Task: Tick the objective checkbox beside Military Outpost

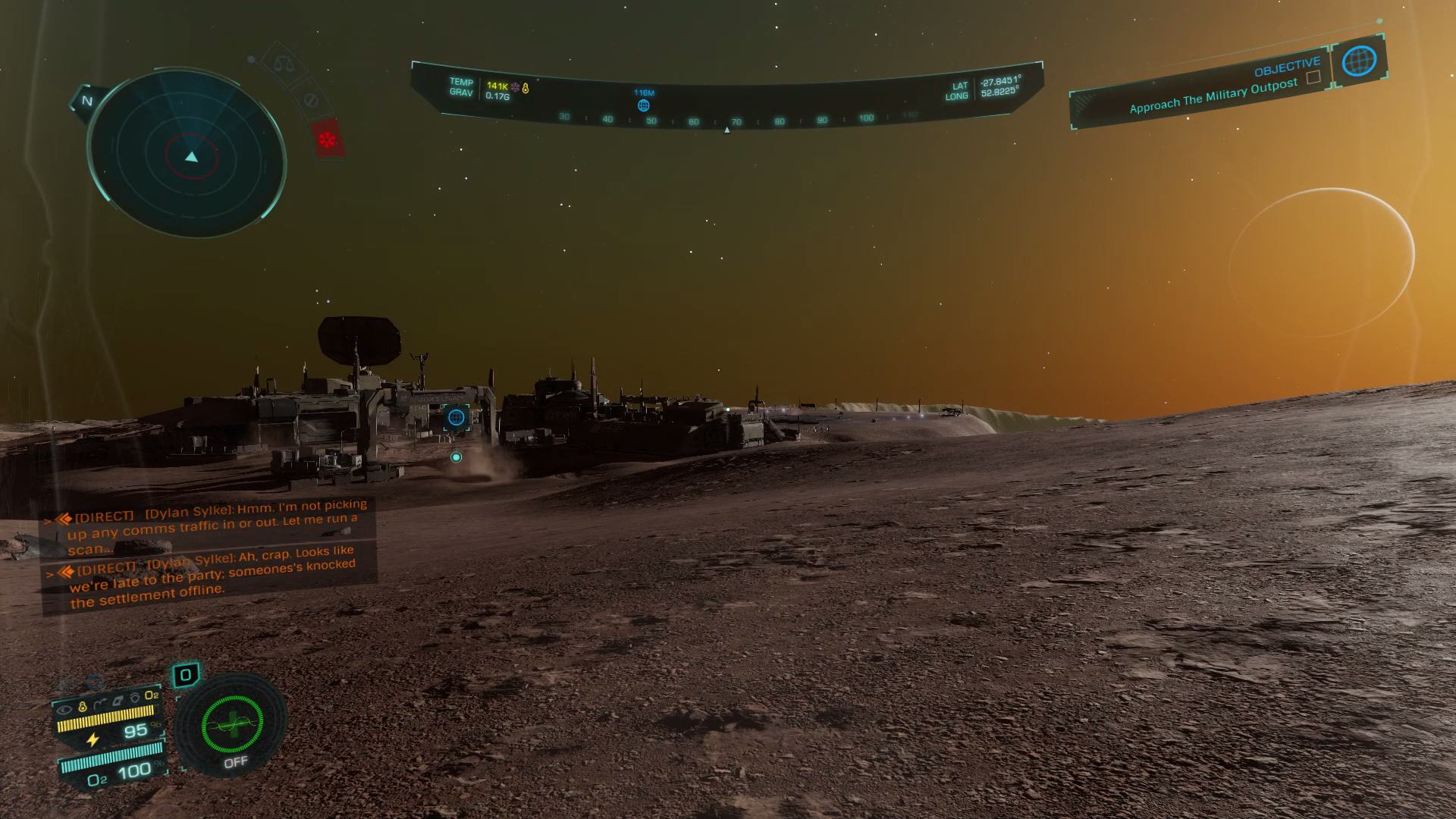Action: (x=1313, y=77)
